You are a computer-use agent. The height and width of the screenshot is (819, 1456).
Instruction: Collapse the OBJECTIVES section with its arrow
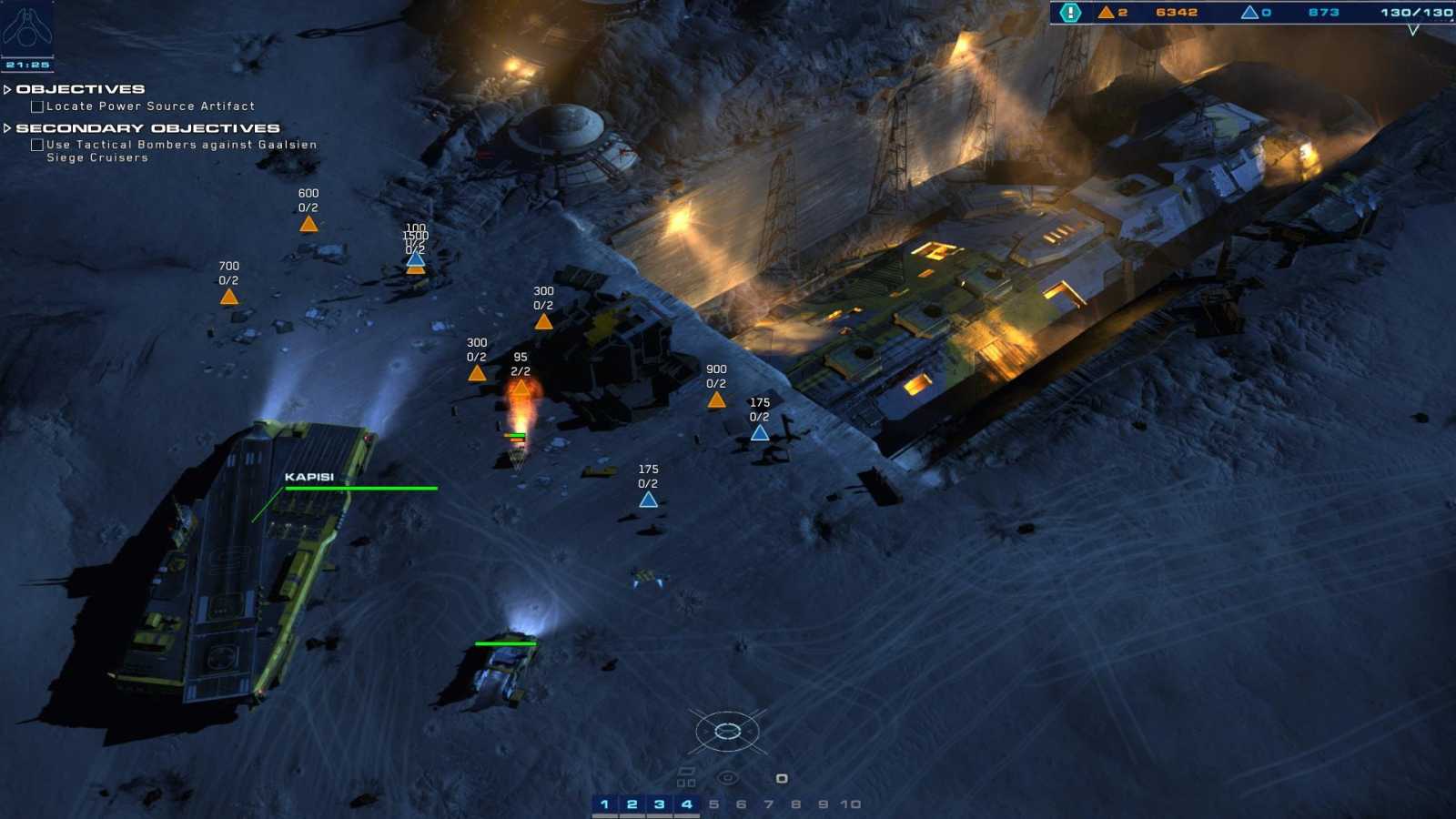(8, 88)
